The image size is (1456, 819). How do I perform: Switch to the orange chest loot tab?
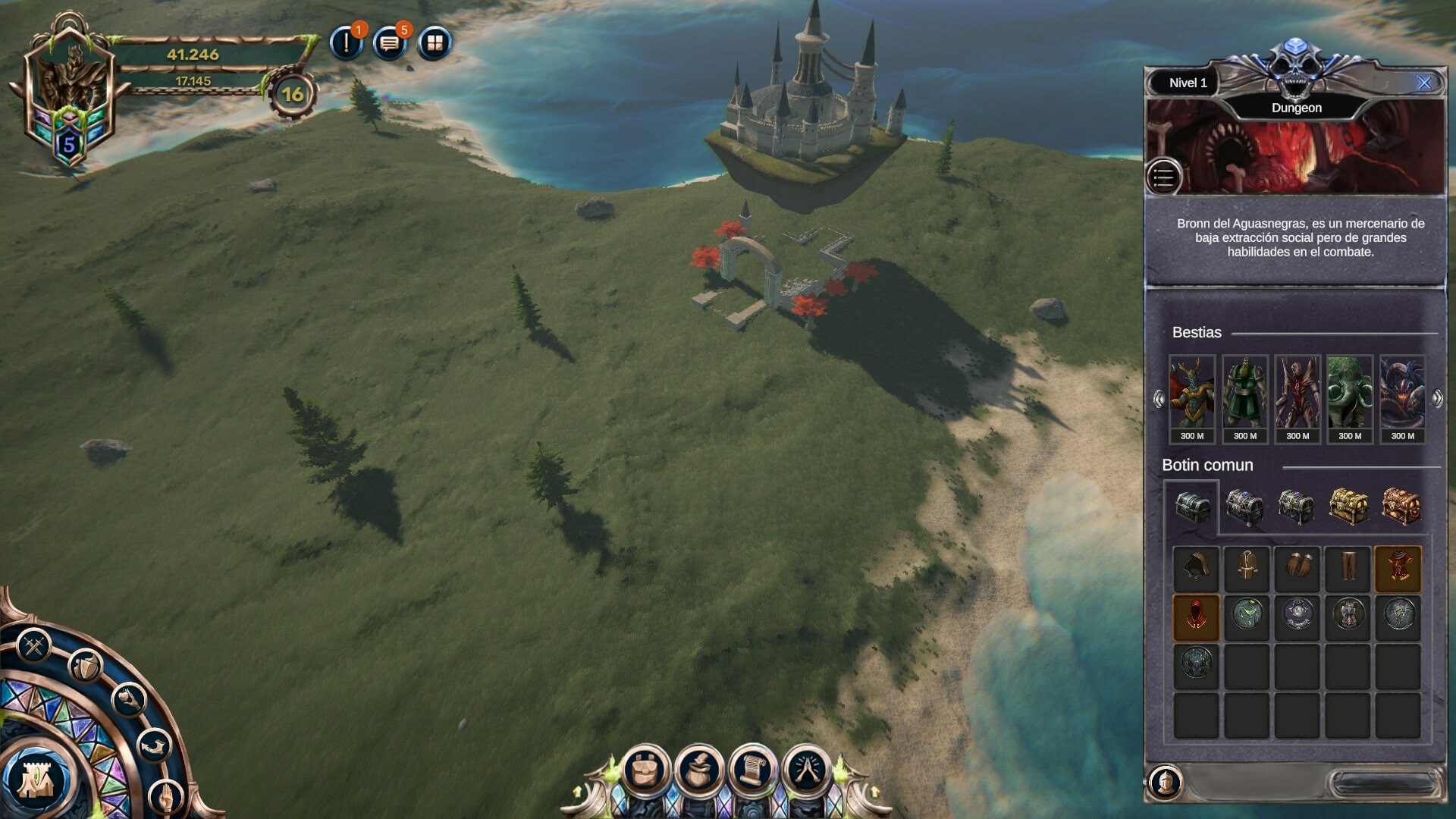[x=1400, y=506]
